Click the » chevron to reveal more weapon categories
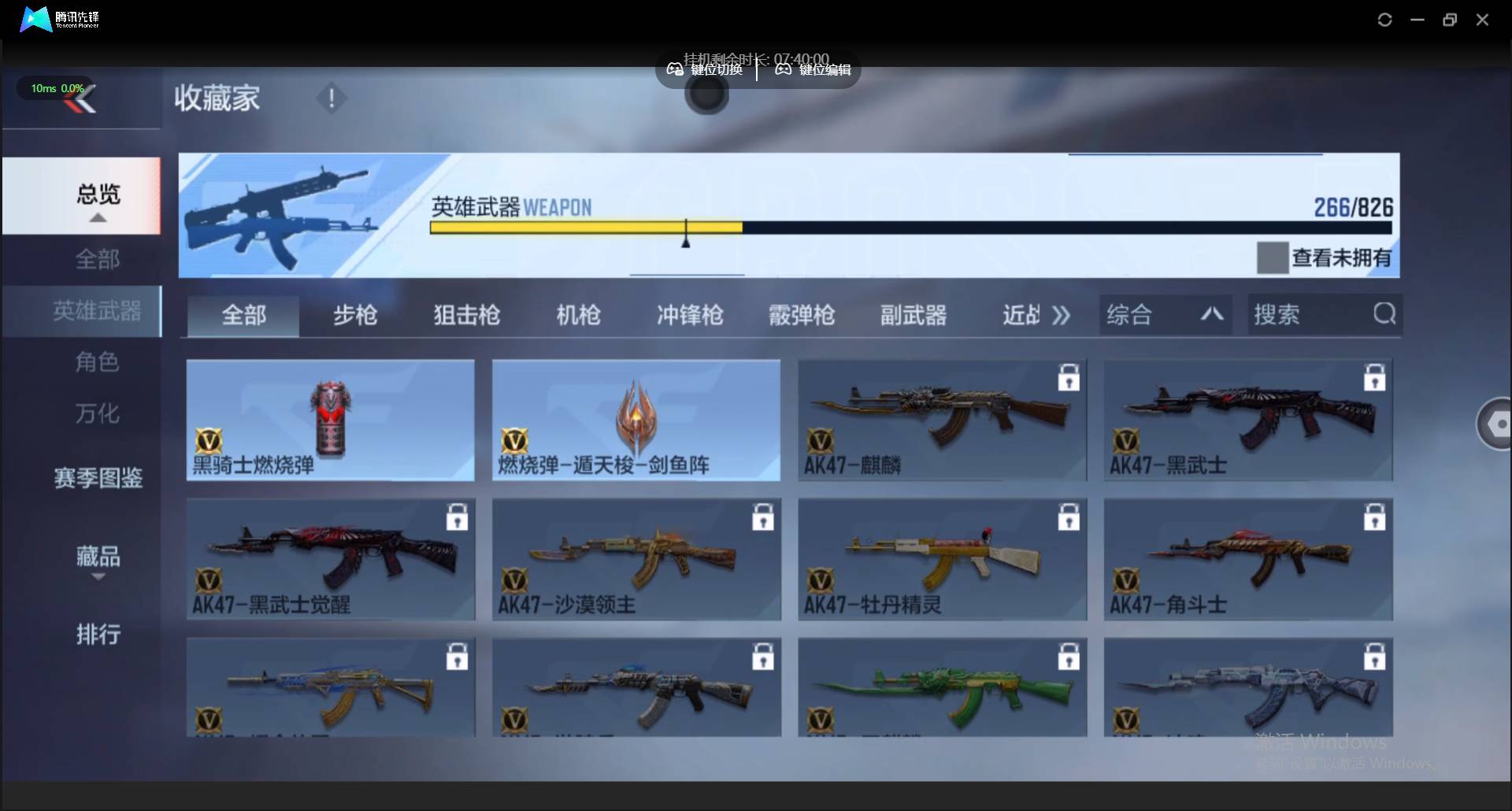Screen dimensions: 1512x811 pyautogui.click(x=1061, y=314)
